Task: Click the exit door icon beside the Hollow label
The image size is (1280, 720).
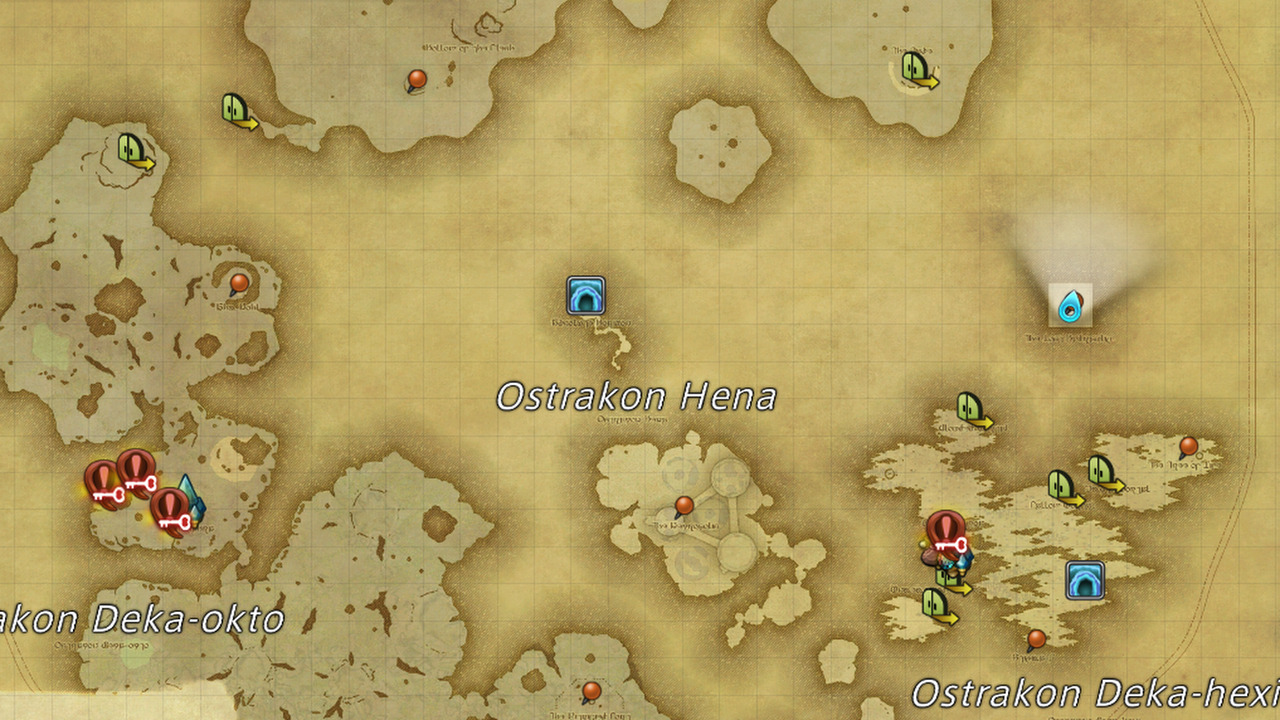Action: point(1060,485)
